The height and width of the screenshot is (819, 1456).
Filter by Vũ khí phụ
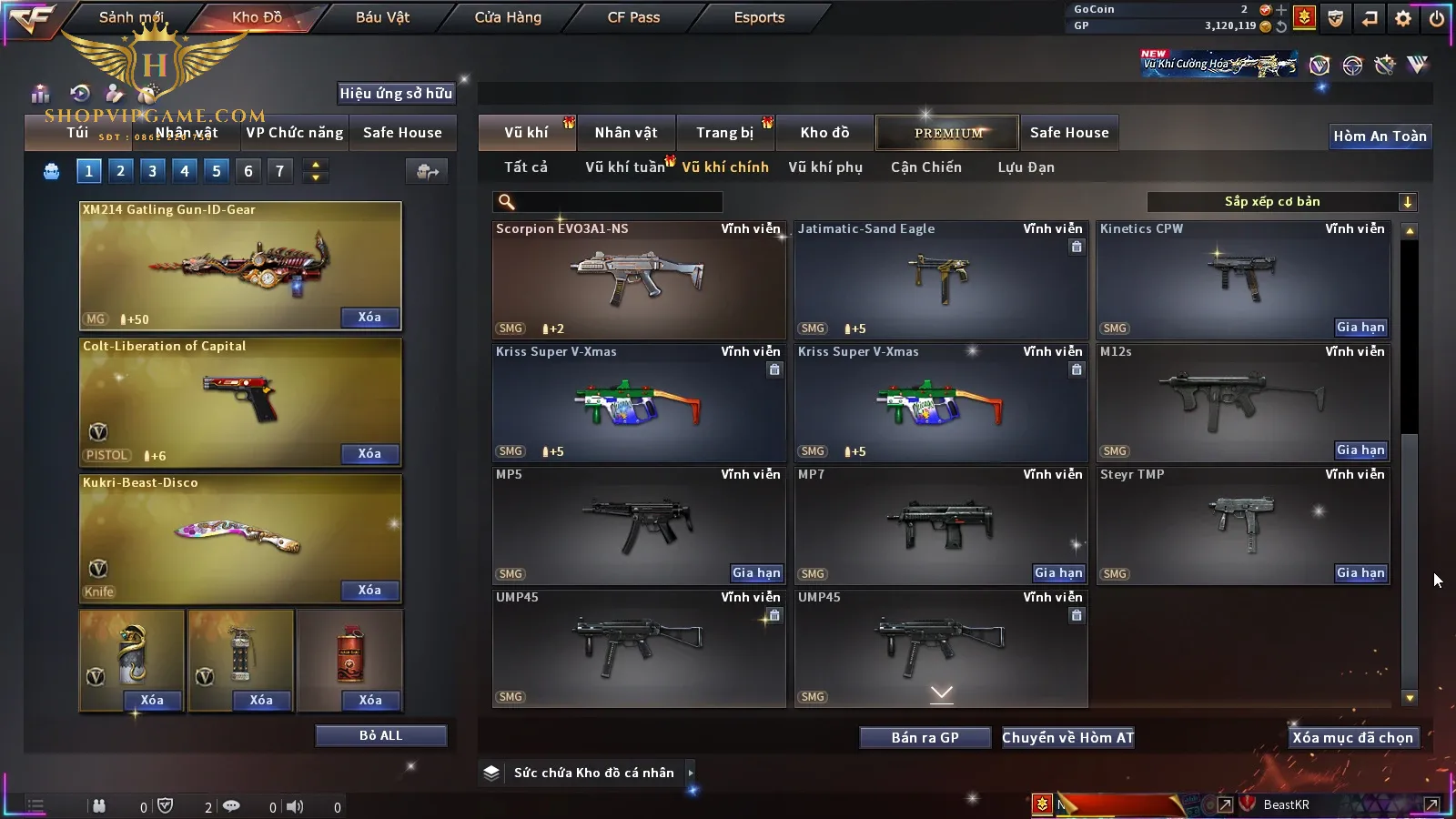(824, 167)
